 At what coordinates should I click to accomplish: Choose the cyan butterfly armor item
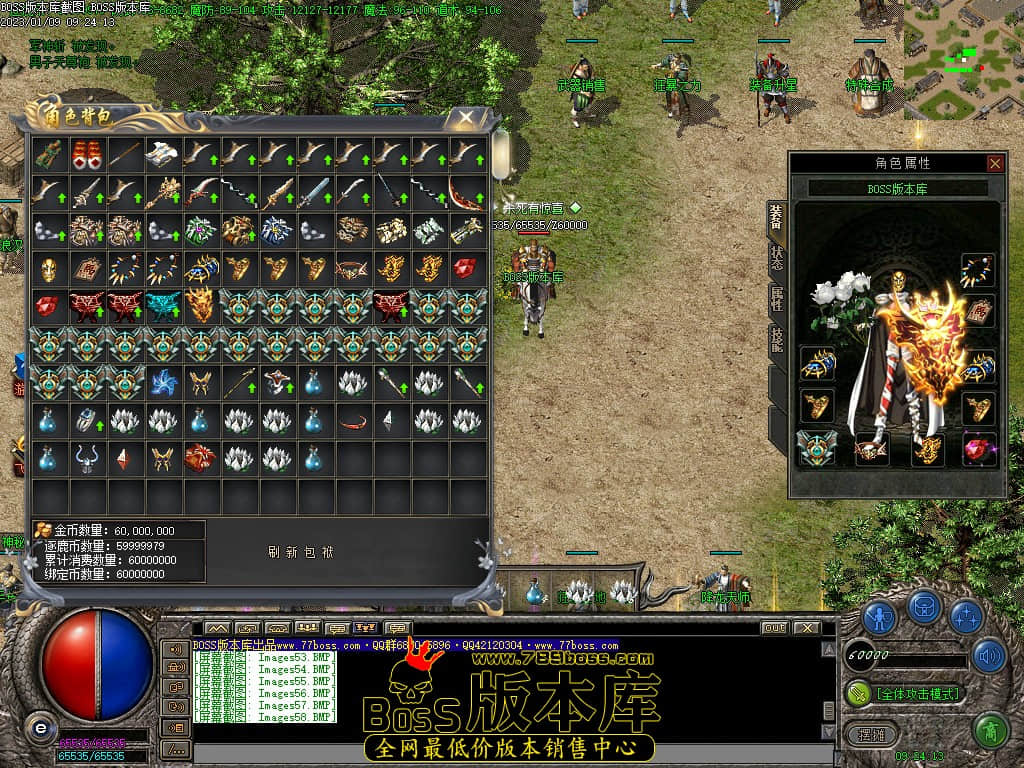point(163,306)
